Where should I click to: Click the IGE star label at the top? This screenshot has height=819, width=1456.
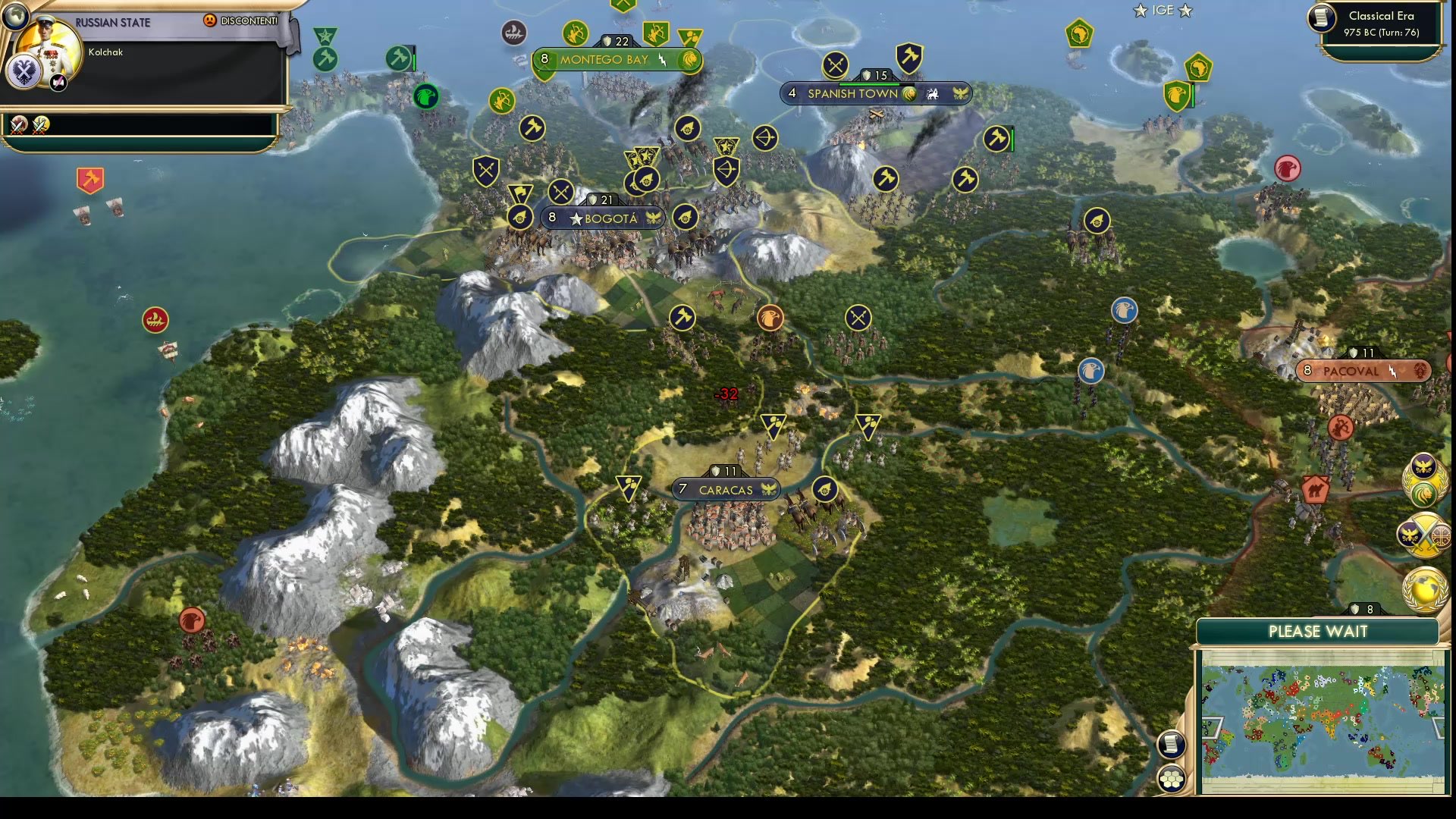click(x=1163, y=11)
